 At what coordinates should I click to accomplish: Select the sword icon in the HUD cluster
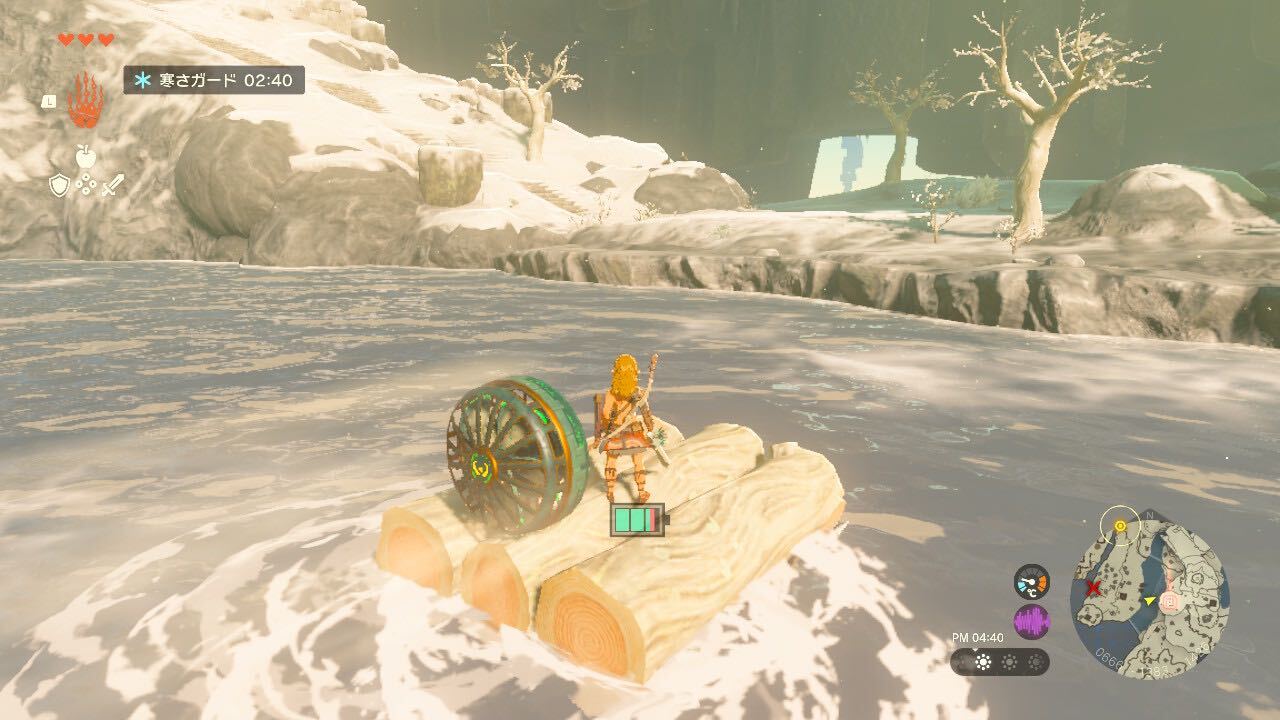(x=111, y=185)
